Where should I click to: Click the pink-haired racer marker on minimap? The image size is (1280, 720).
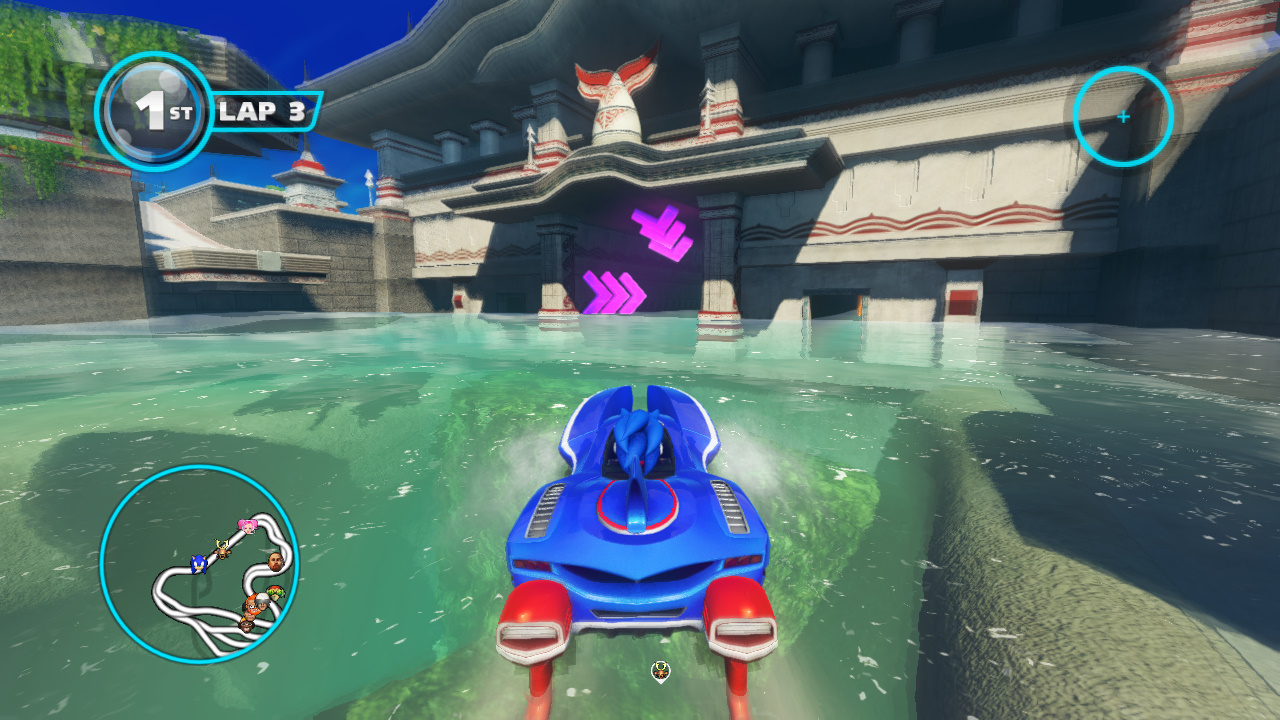click(x=247, y=525)
